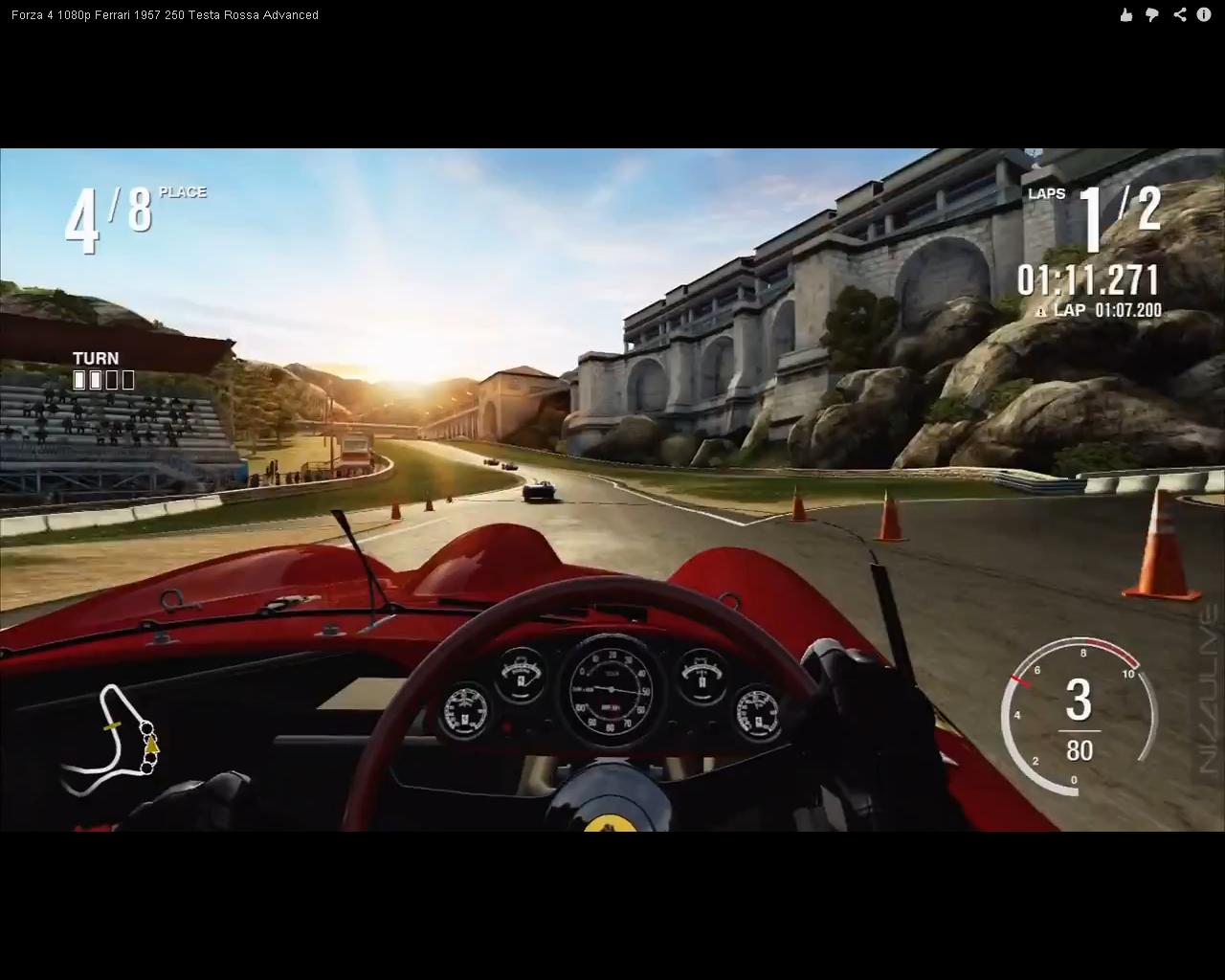The image size is (1225, 980).
Task: Share the video using the share icon
Action: 1179,14
